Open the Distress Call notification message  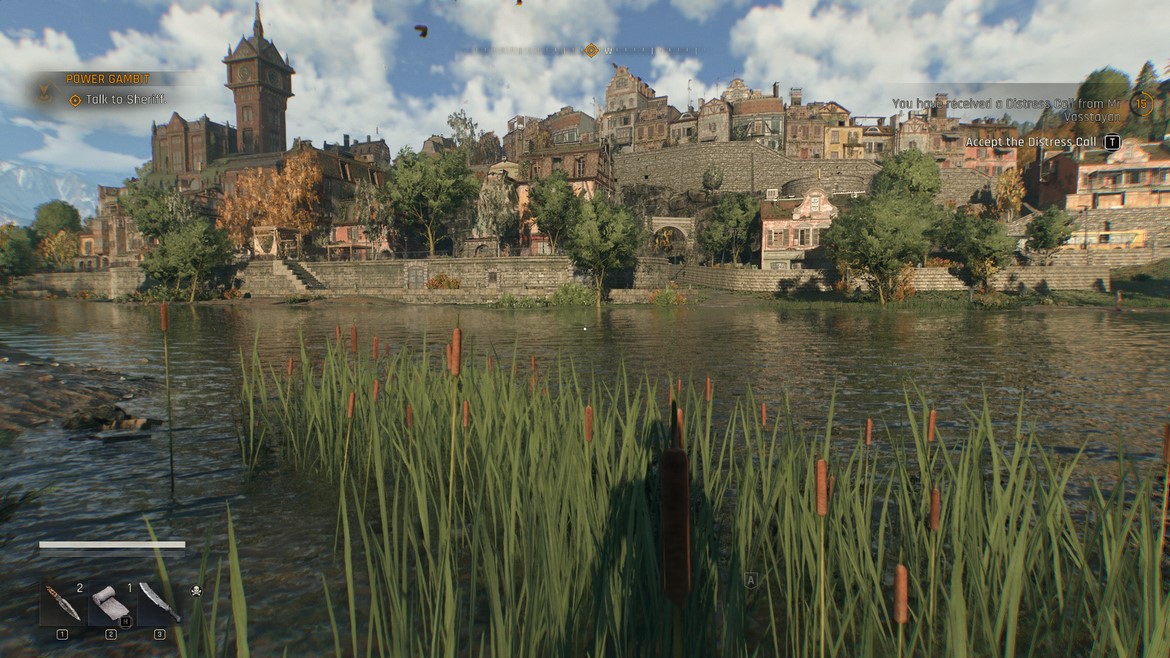pos(1005,109)
